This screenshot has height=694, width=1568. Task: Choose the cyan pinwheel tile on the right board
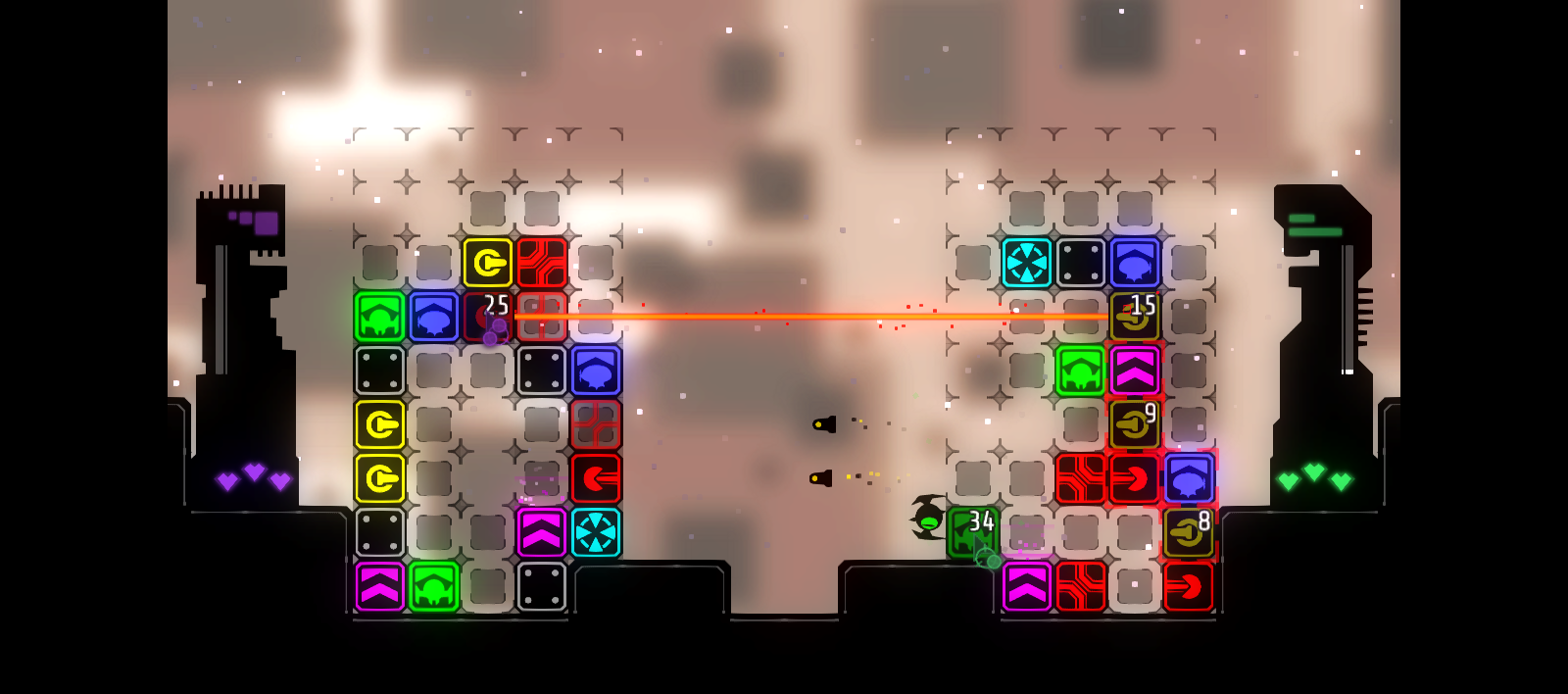[1027, 263]
